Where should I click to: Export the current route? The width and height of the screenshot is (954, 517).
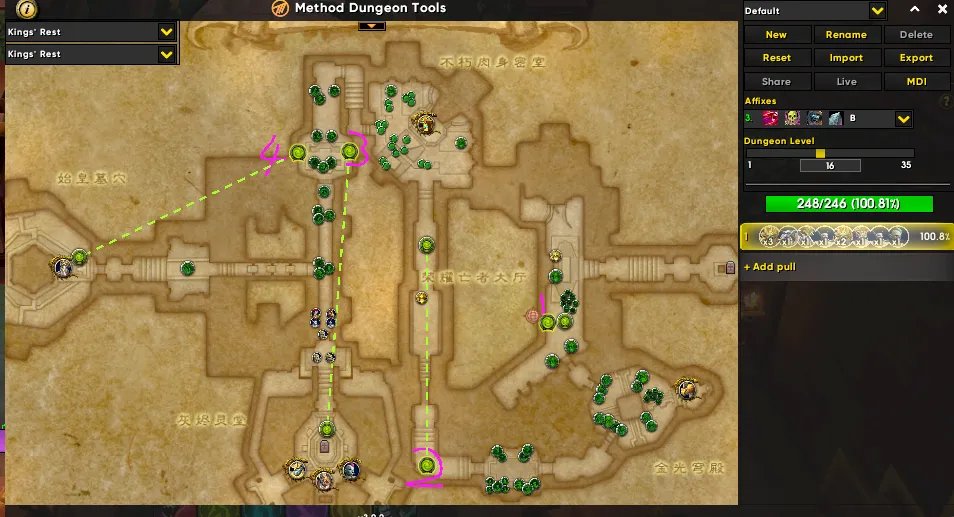(x=915, y=58)
